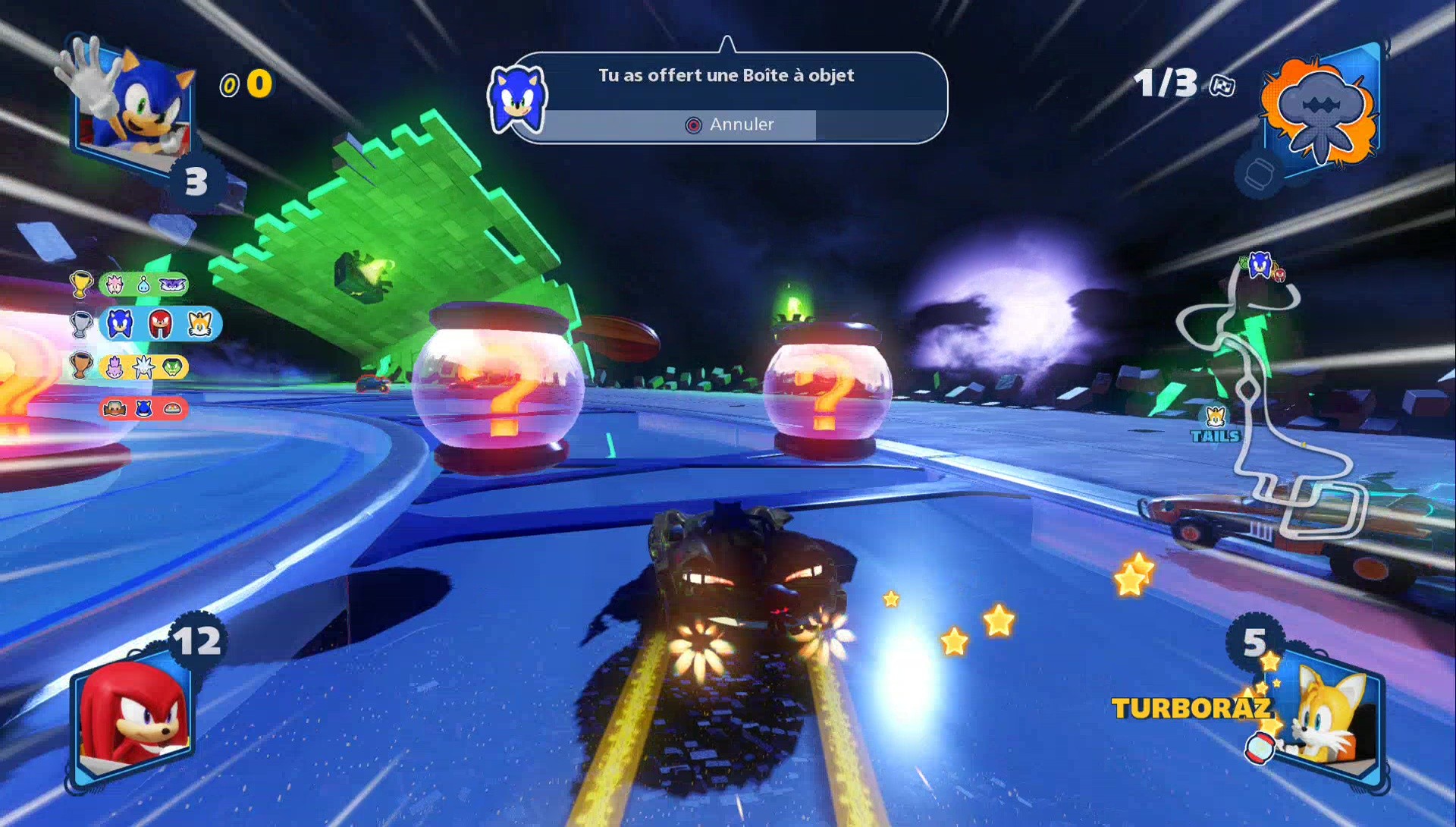This screenshot has height=827, width=1456.
Task: Select the Chao icon on the green team bar
Action: 143,285
